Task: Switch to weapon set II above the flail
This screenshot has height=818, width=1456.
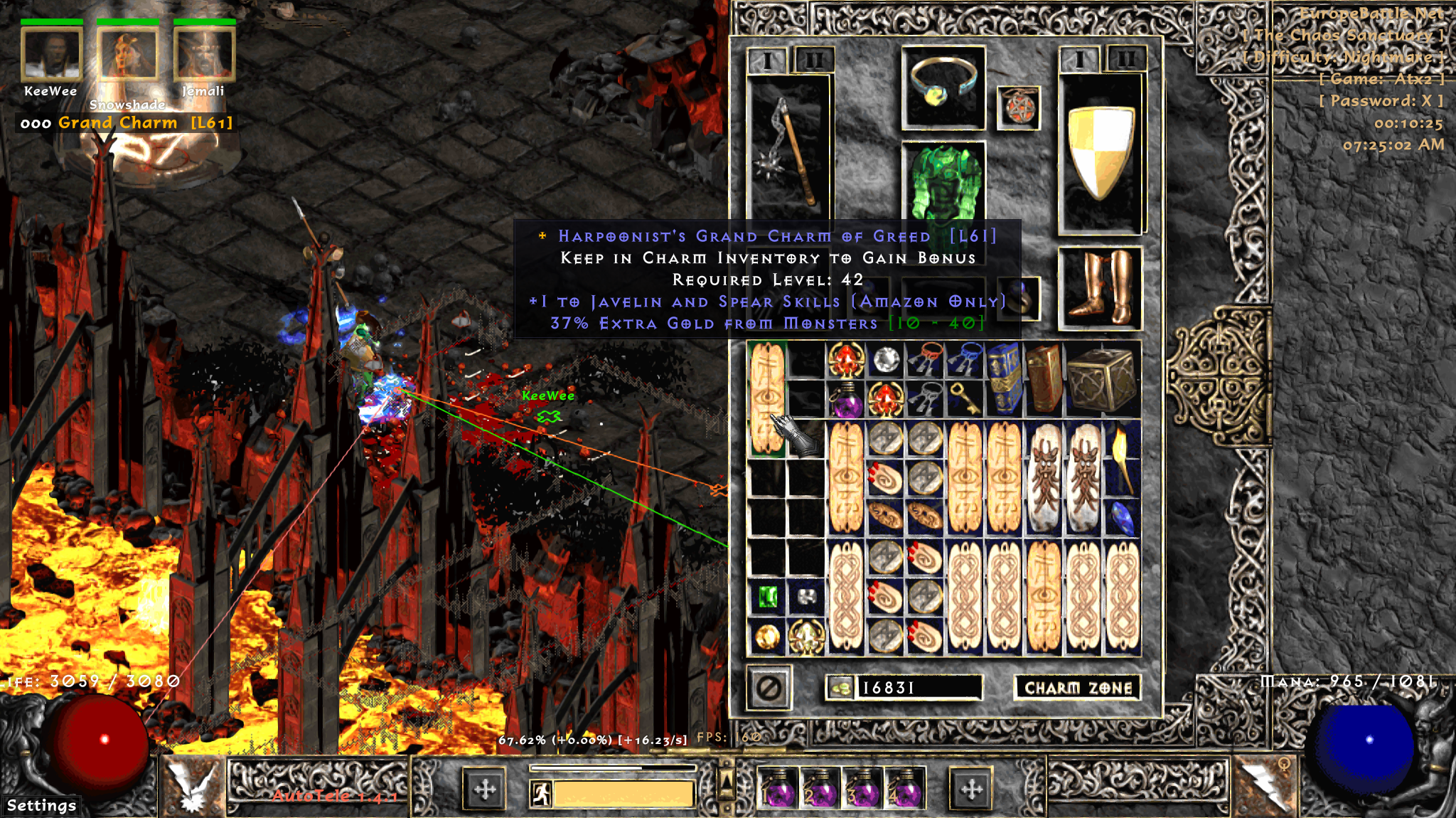Action: [x=814, y=60]
